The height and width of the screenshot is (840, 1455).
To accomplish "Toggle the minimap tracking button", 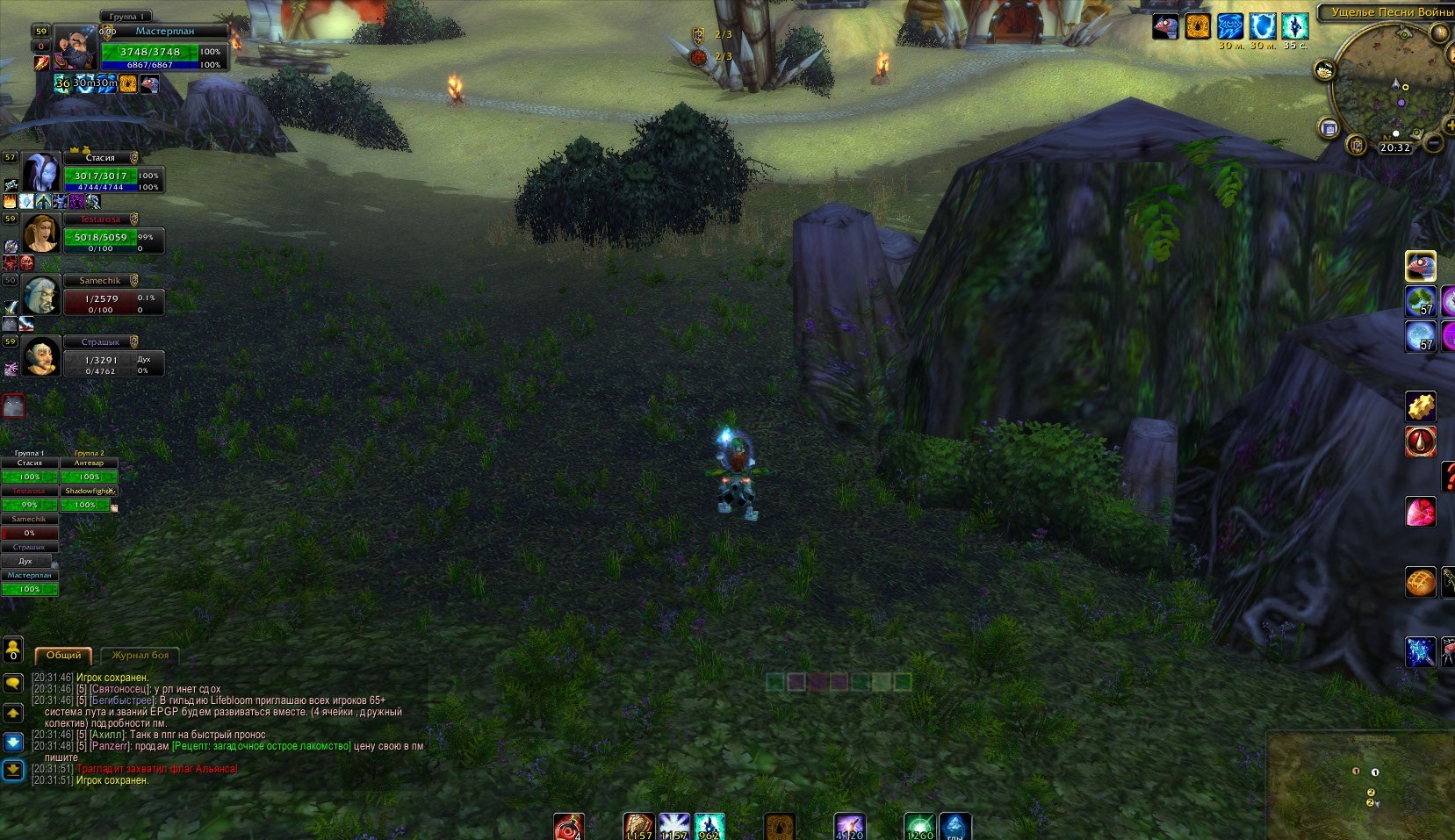I will [x=1324, y=70].
